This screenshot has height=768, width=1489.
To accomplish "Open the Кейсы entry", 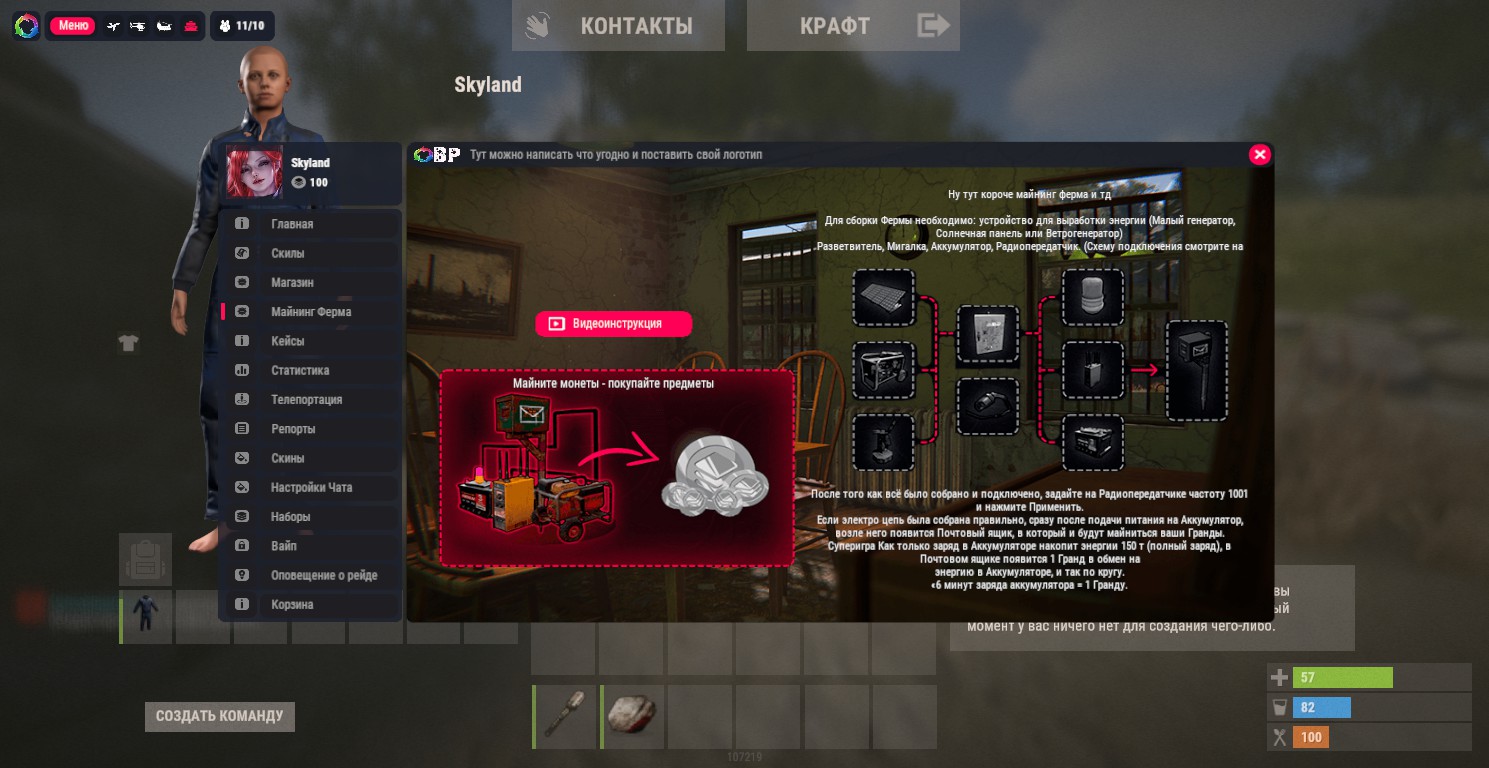I will coord(310,341).
